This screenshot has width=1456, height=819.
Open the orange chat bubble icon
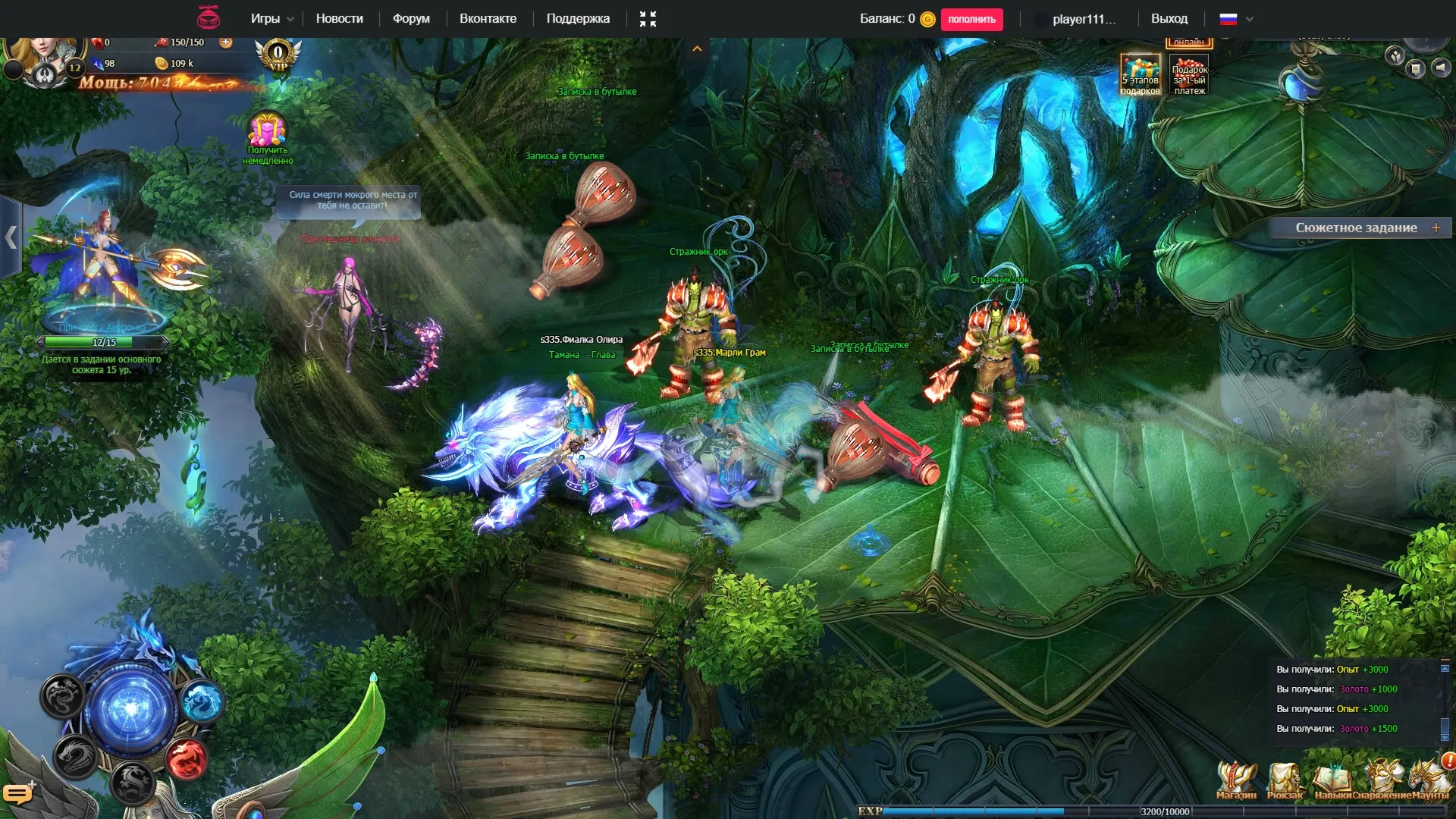coord(17,793)
